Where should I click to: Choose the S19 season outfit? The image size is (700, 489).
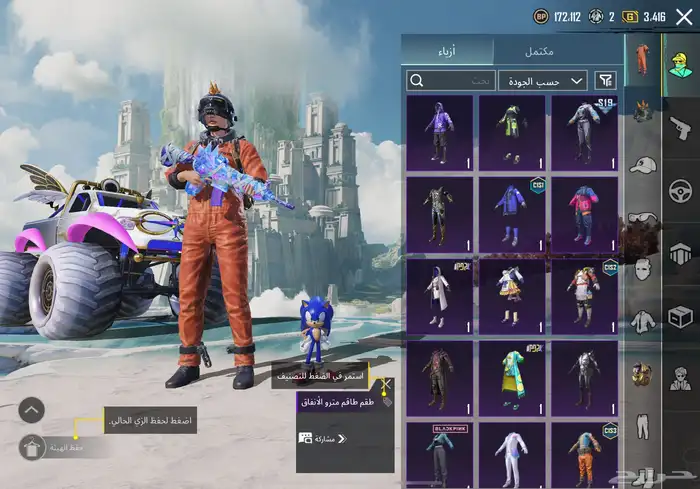584,131
